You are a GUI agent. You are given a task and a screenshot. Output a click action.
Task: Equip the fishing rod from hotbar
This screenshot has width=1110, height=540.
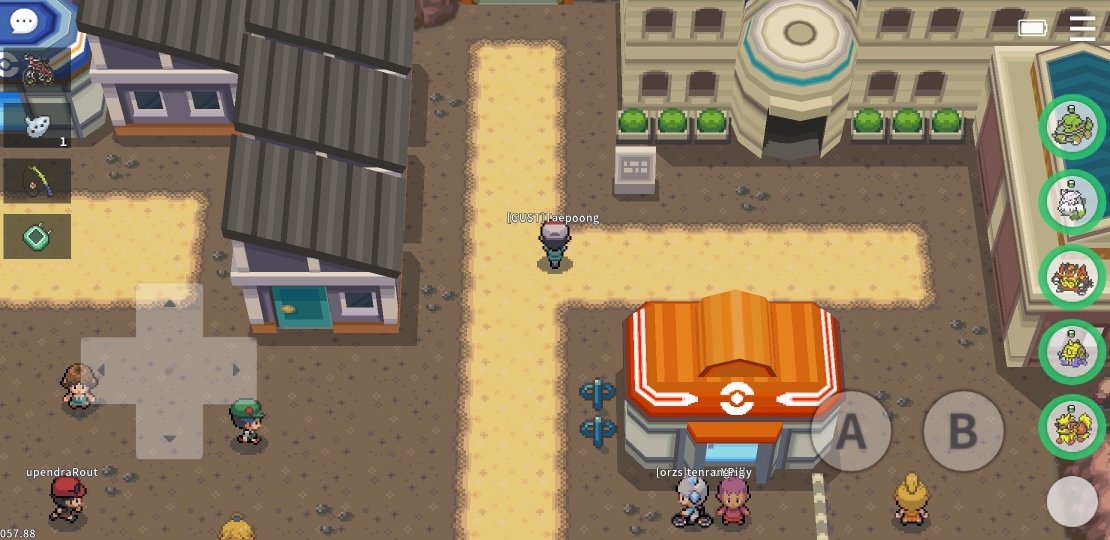click(x=38, y=181)
